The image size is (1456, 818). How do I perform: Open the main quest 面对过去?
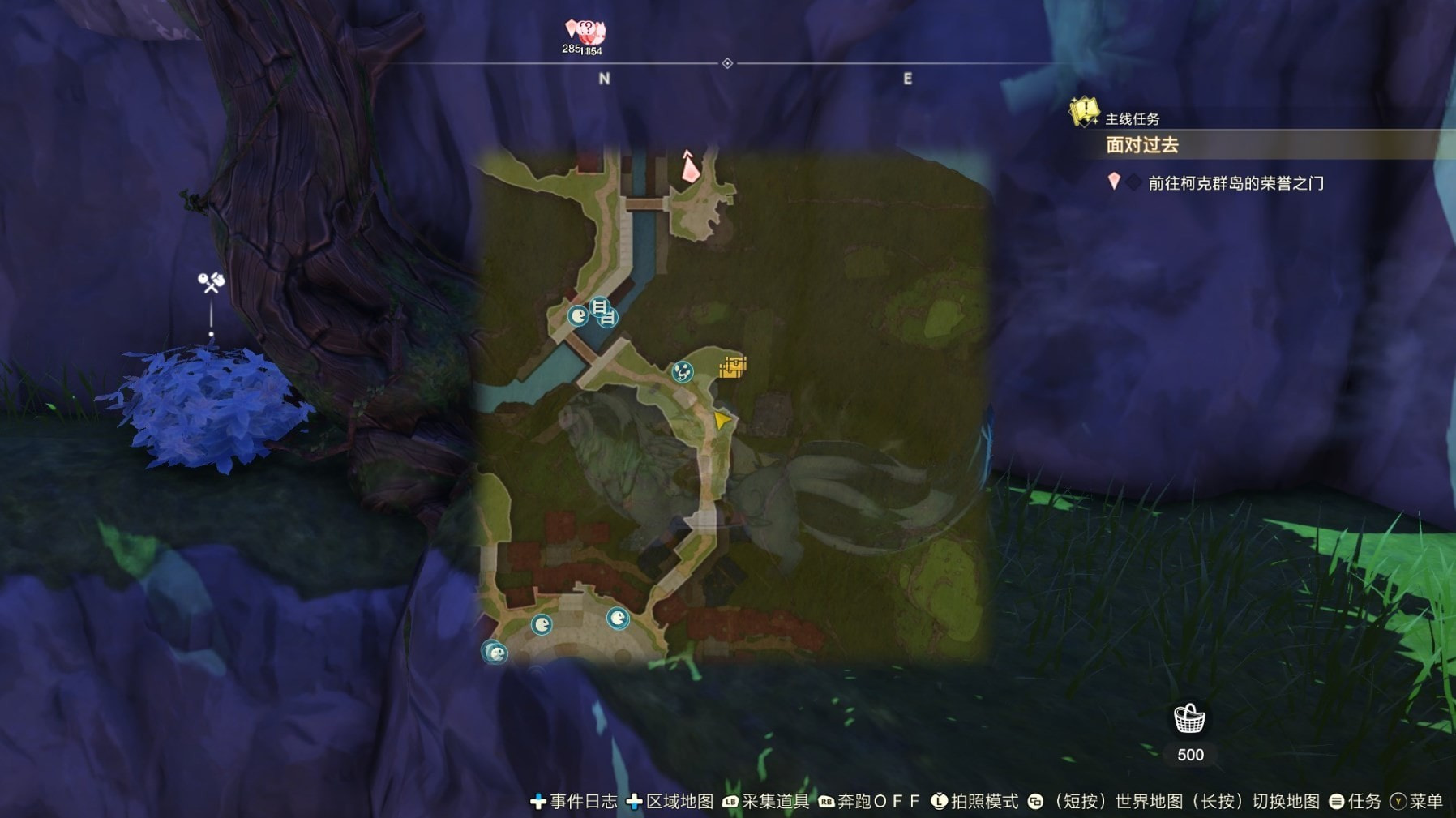(1142, 146)
